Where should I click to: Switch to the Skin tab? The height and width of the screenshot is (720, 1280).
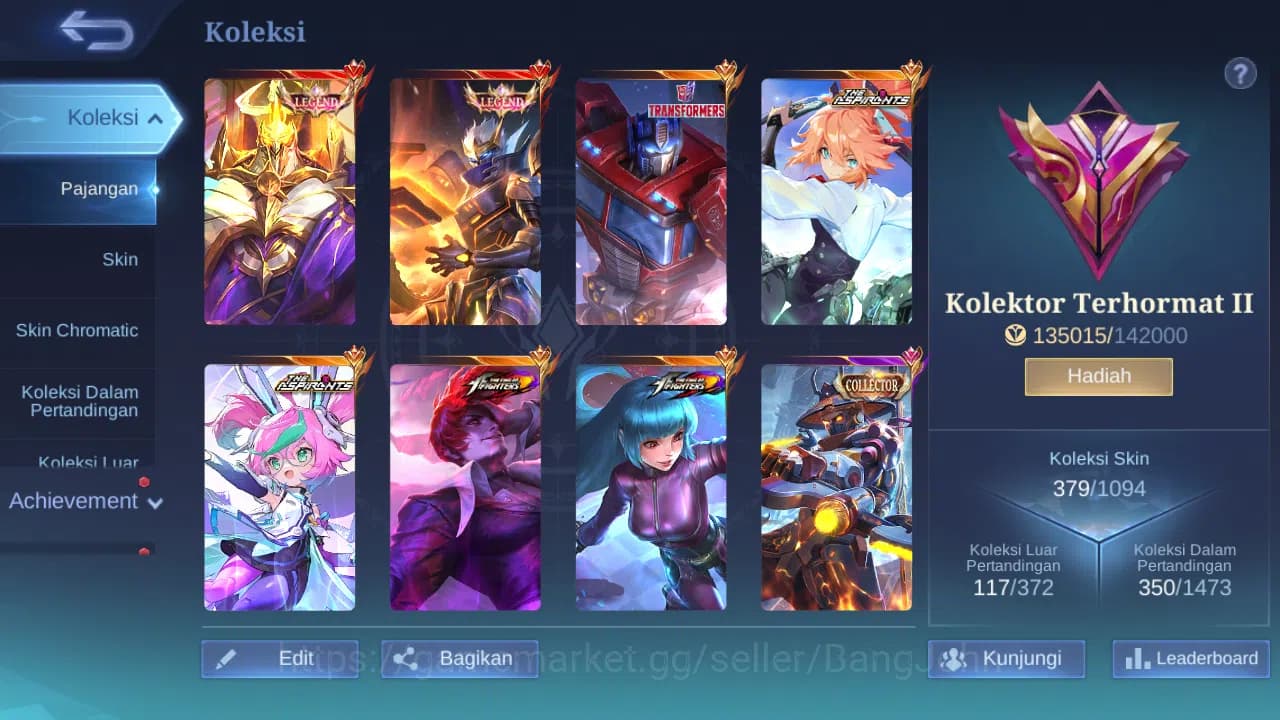[120, 259]
